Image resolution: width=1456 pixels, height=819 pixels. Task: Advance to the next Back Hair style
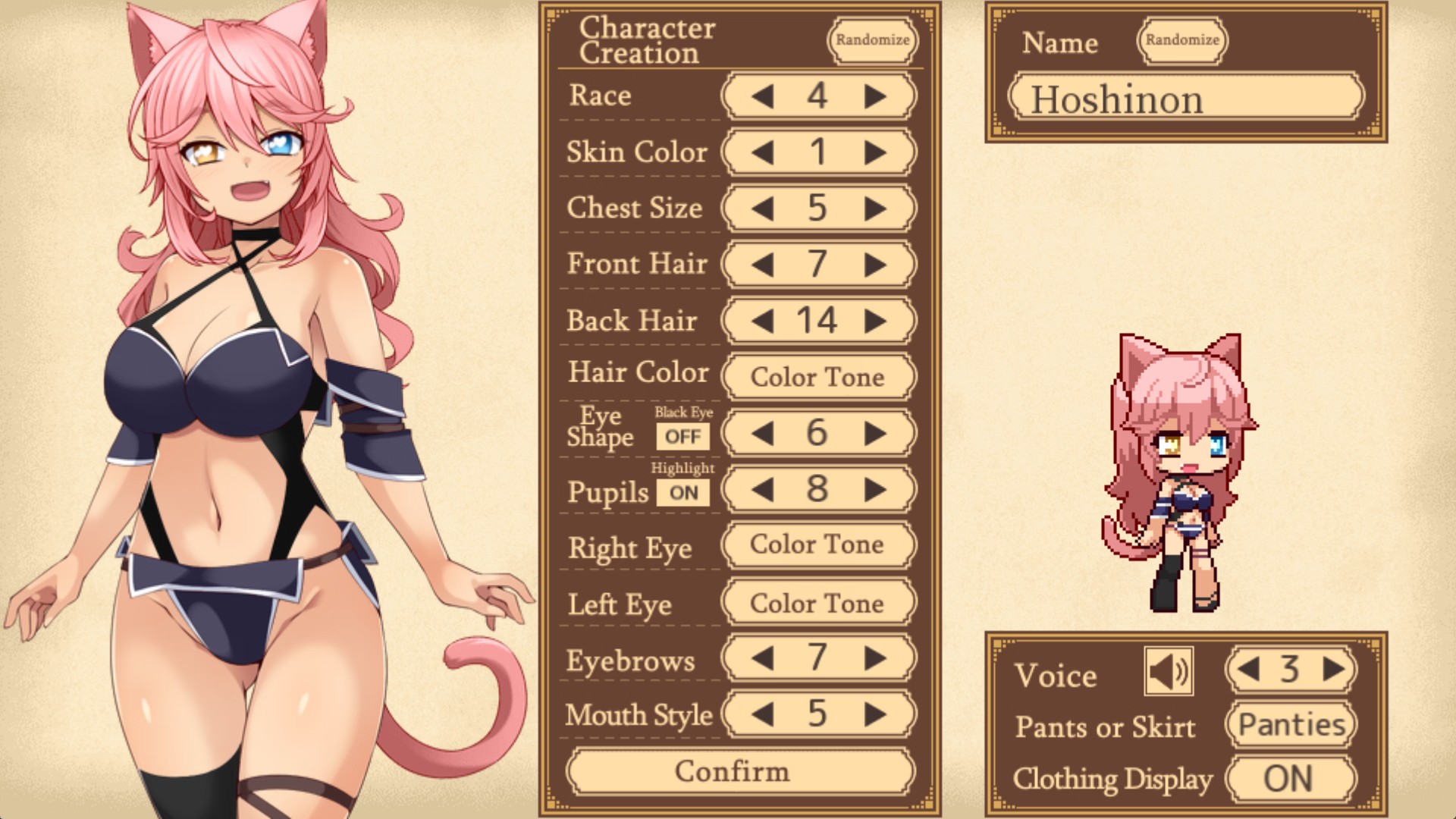pos(875,321)
